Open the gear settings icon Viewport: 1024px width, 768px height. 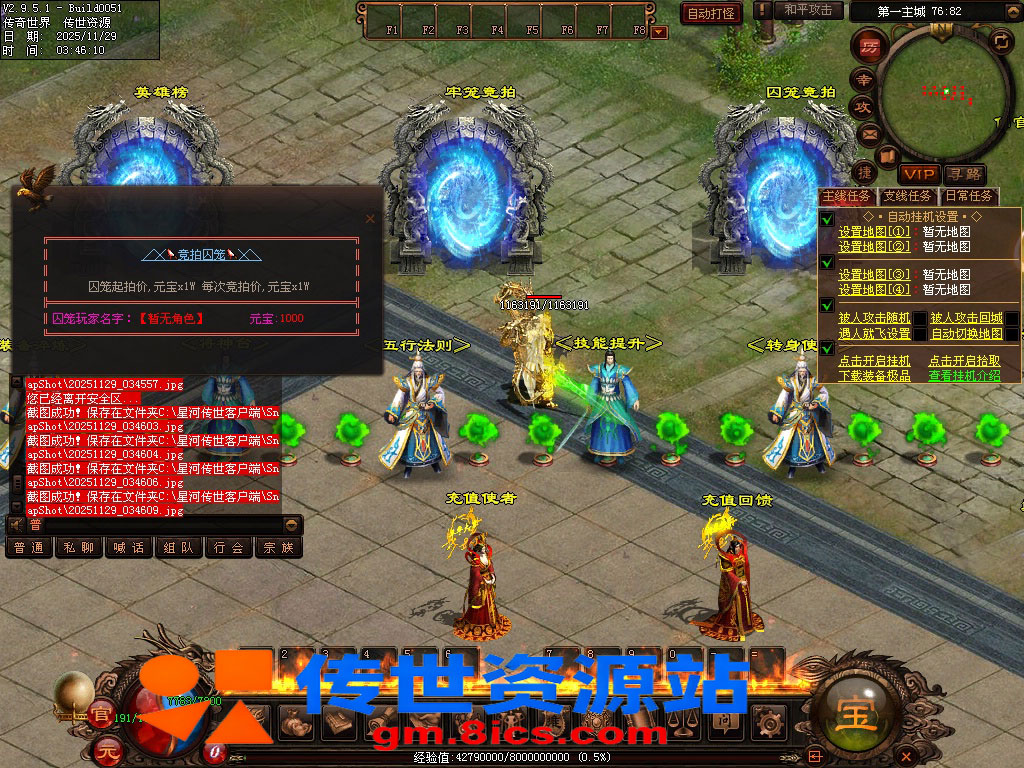[x=768, y=721]
